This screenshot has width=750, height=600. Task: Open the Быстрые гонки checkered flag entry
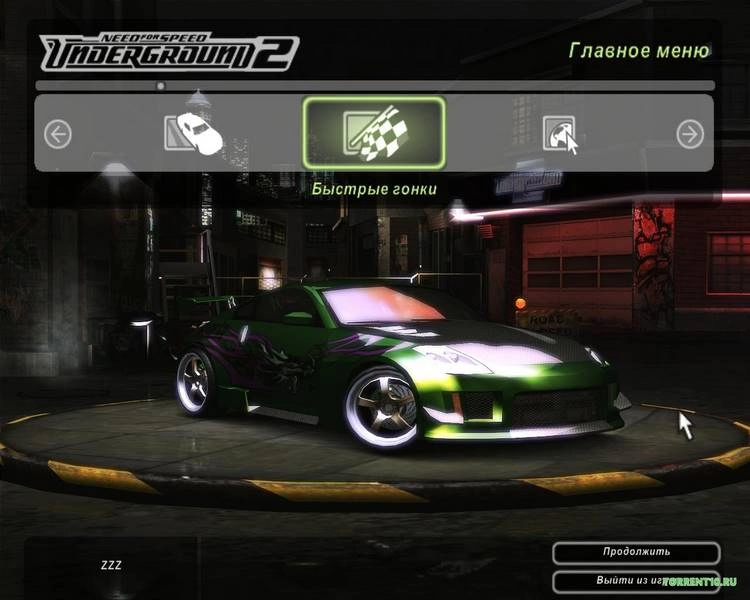tap(374, 133)
